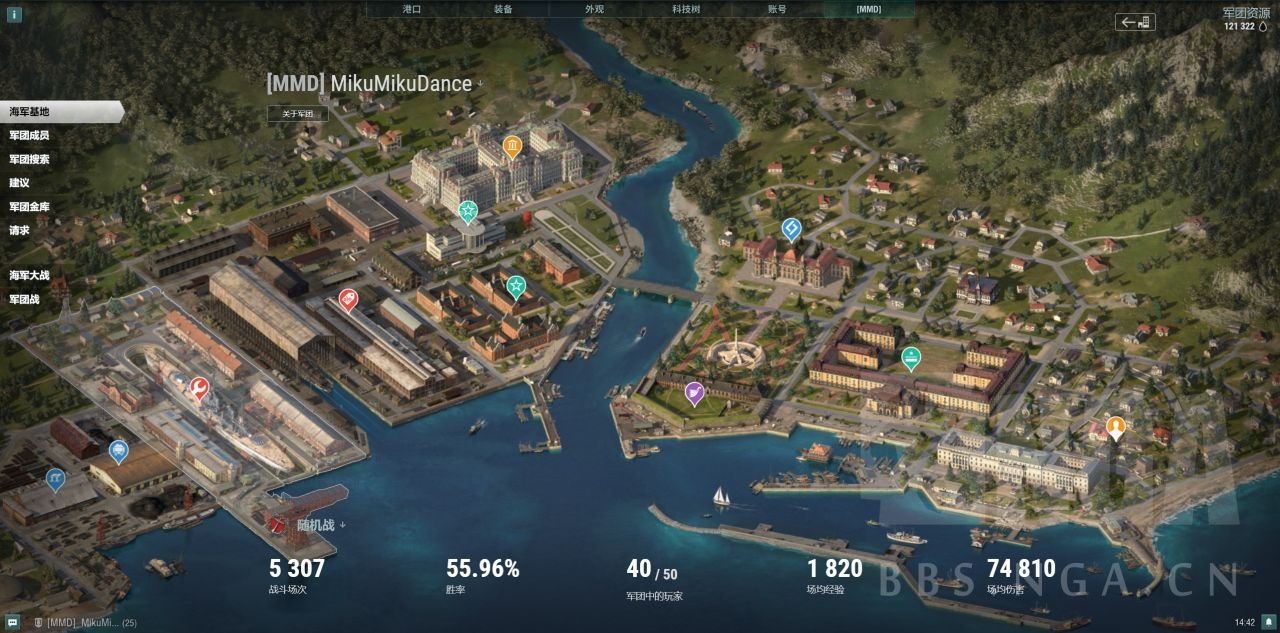Image resolution: width=1280 pixels, height=633 pixels.
Task: Choose the 建议 menu entry
Action: tap(20, 183)
